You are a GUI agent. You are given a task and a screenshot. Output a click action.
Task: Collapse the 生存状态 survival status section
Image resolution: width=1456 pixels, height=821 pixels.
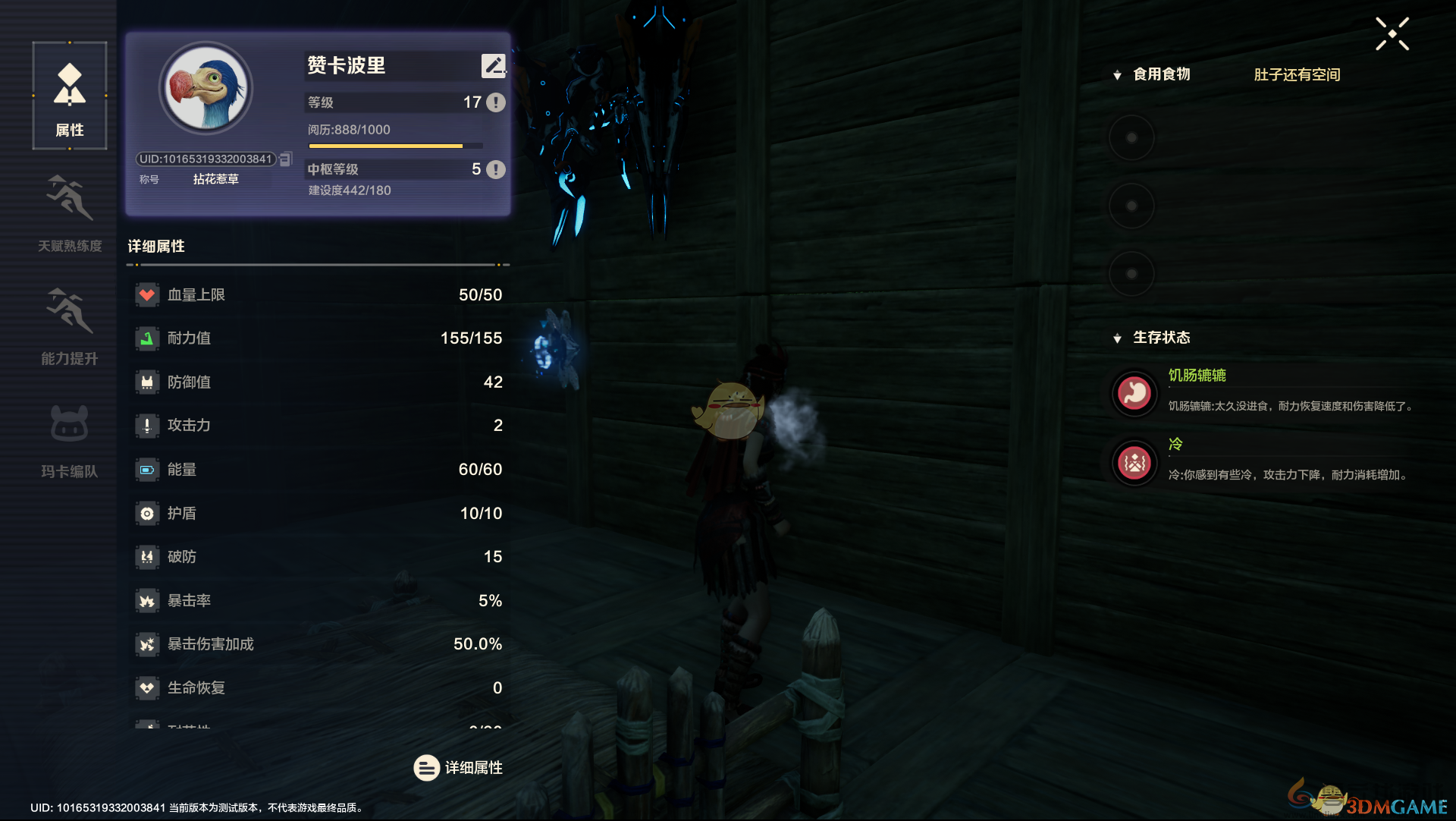pos(1117,338)
